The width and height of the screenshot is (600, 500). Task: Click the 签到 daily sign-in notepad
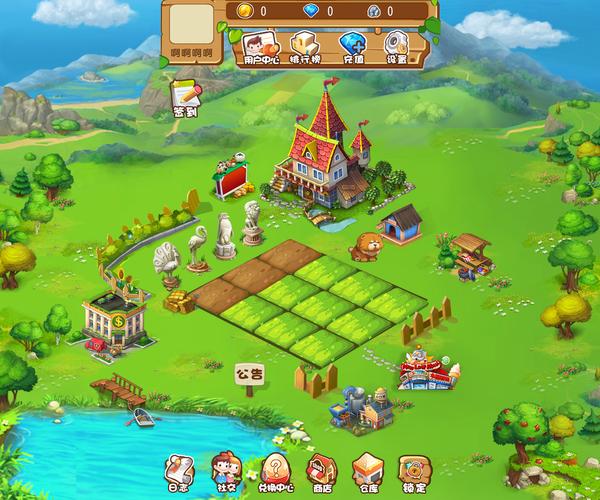tap(186, 97)
